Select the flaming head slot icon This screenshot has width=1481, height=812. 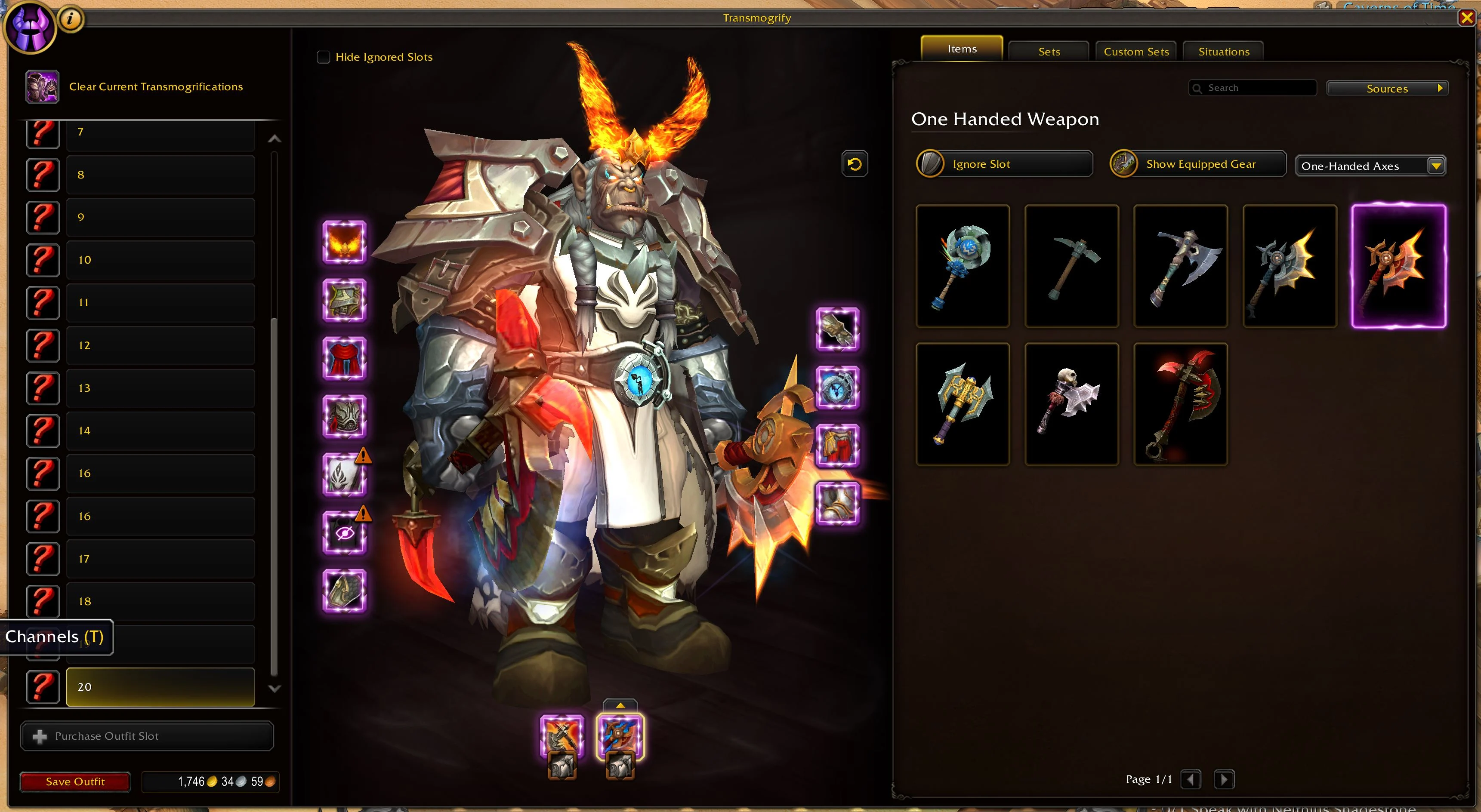tap(344, 242)
